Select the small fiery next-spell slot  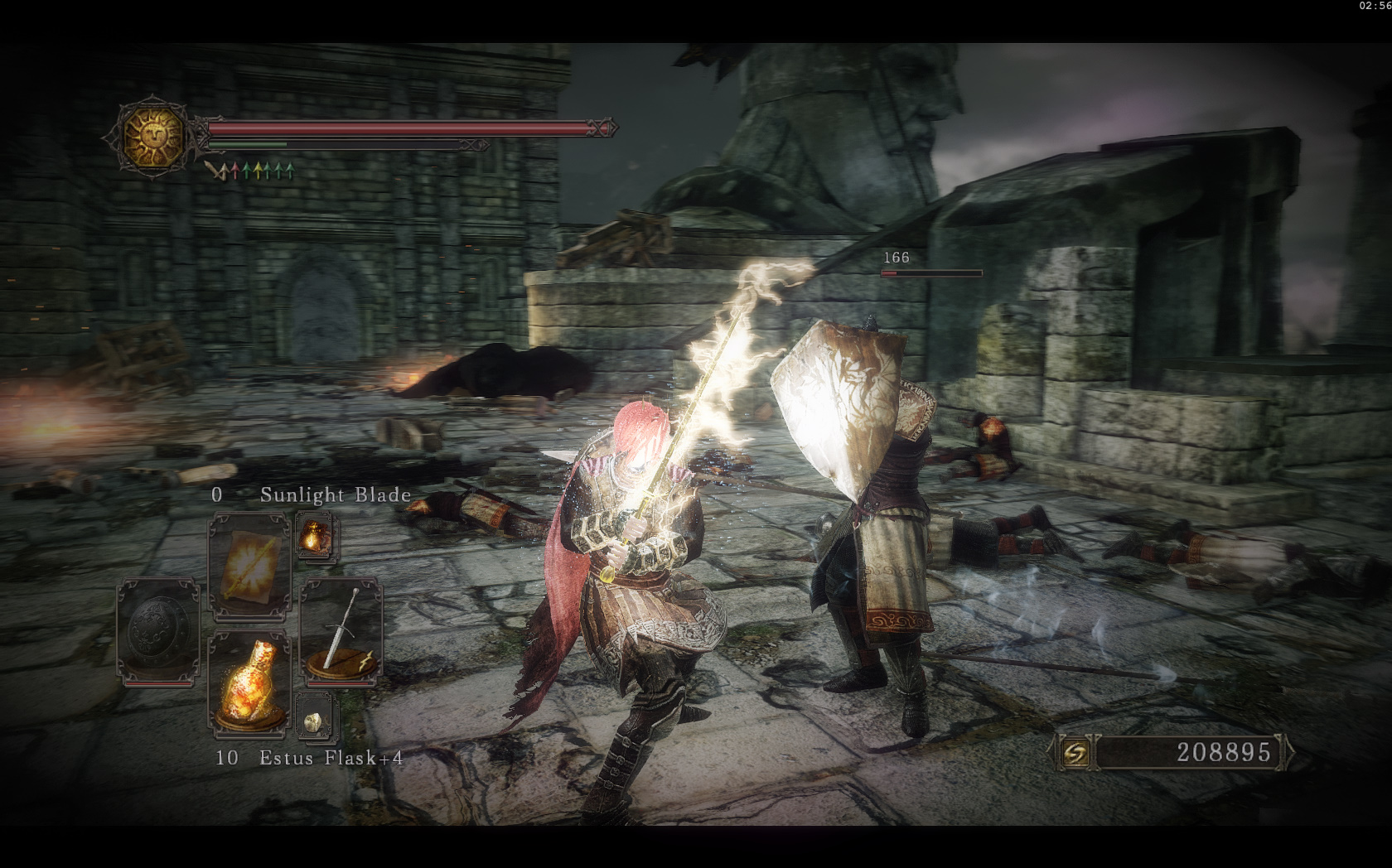(315, 537)
